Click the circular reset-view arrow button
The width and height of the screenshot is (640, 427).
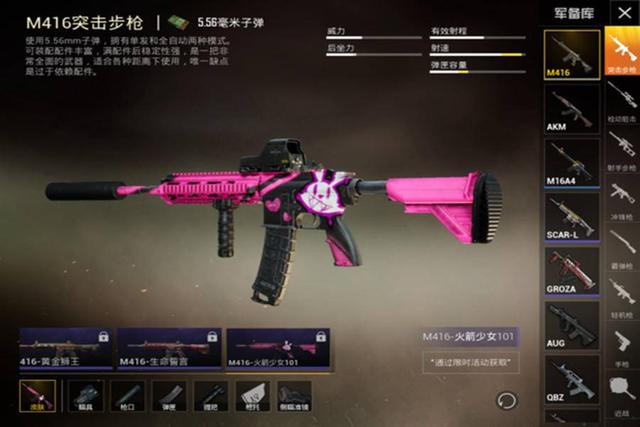click(x=507, y=400)
